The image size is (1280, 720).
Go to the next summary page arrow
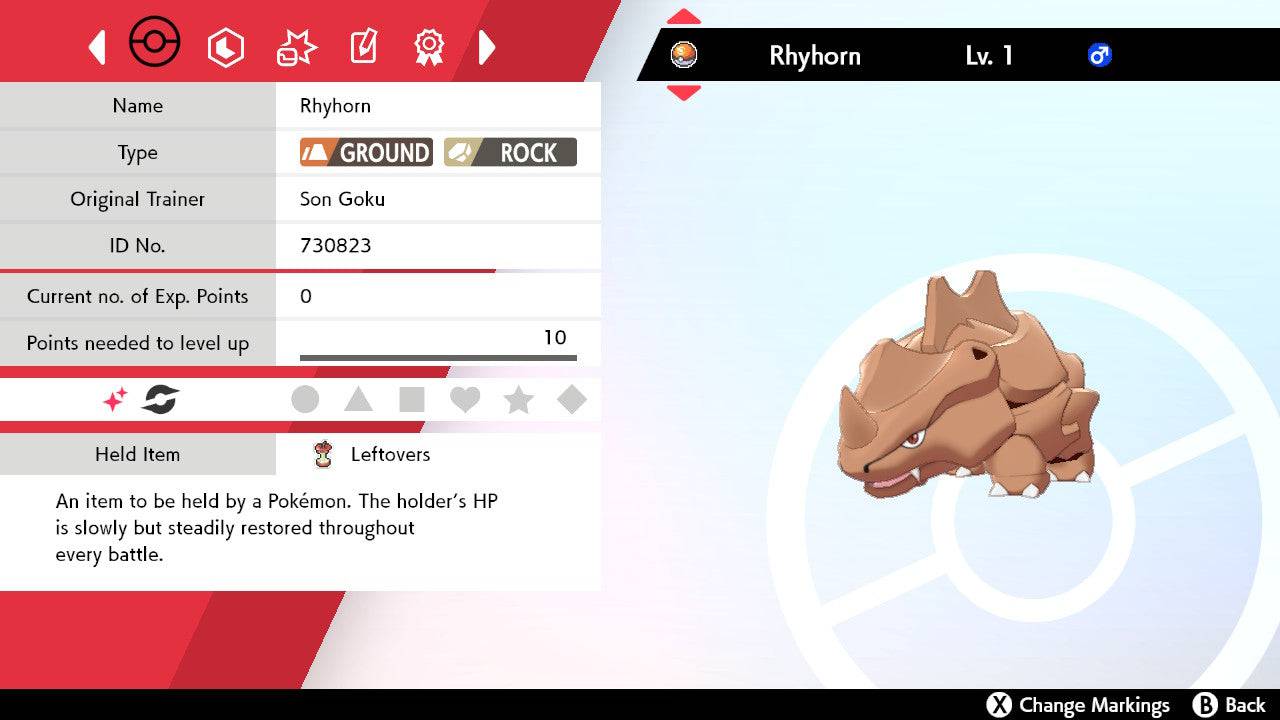pos(487,47)
